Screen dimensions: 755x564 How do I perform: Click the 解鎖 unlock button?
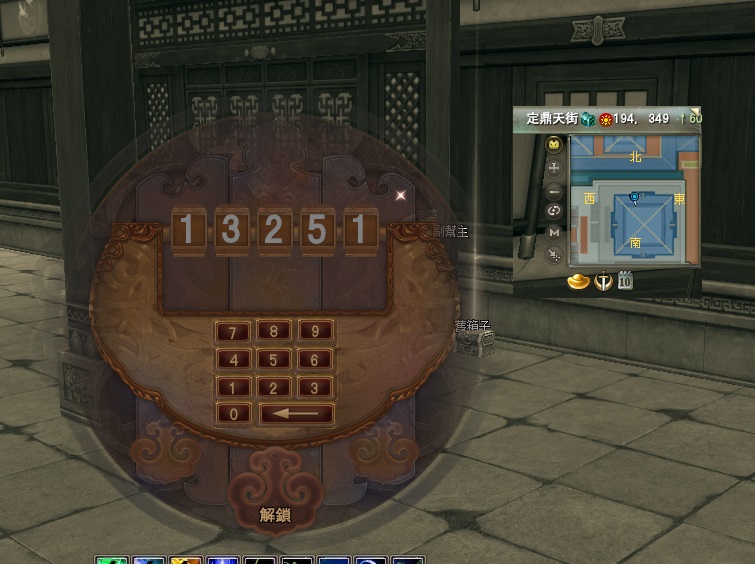click(274, 515)
